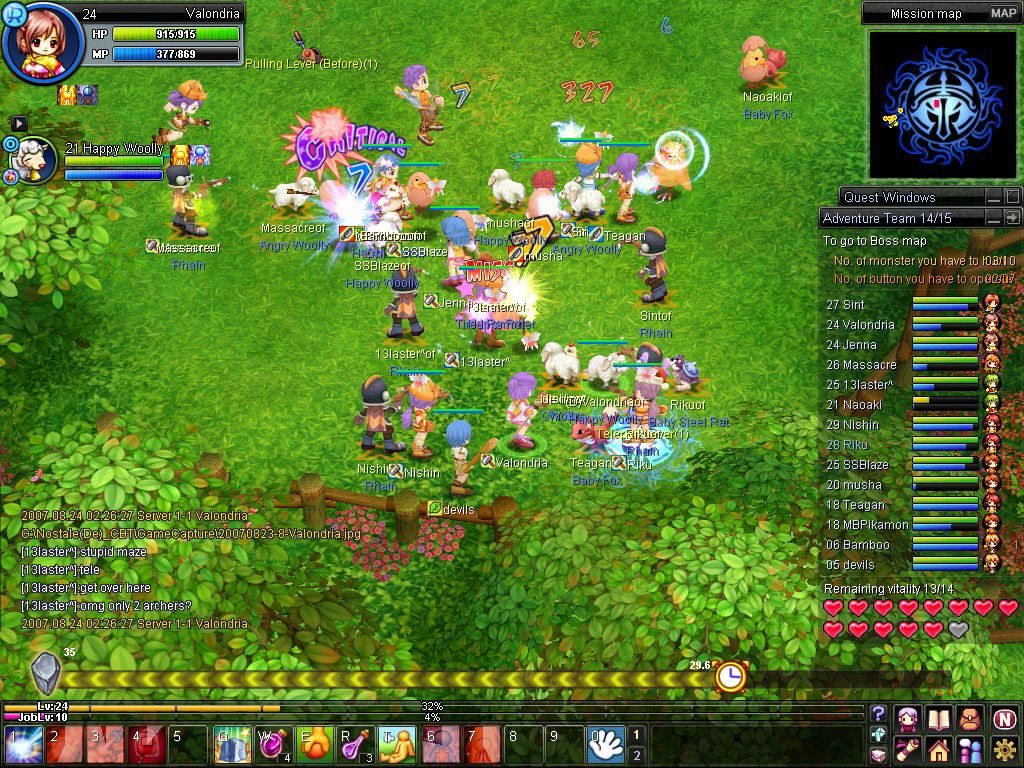Click the Adventure Team arrow exit button

pyautogui.click(x=1013, y=218)
